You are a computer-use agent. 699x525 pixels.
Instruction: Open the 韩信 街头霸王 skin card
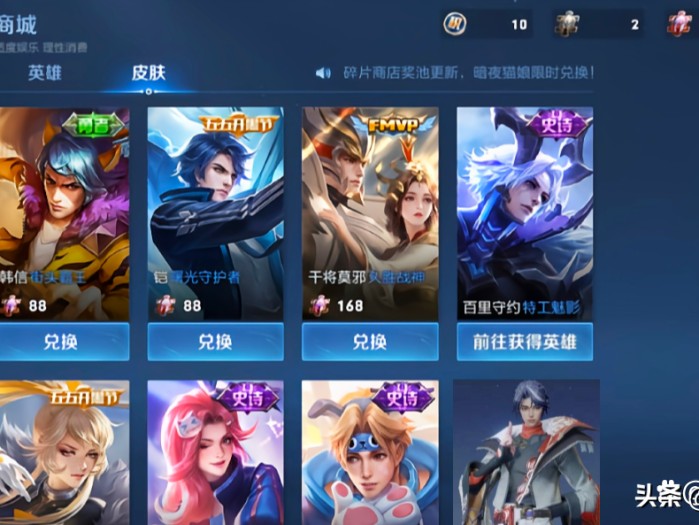tap(64, 212)
